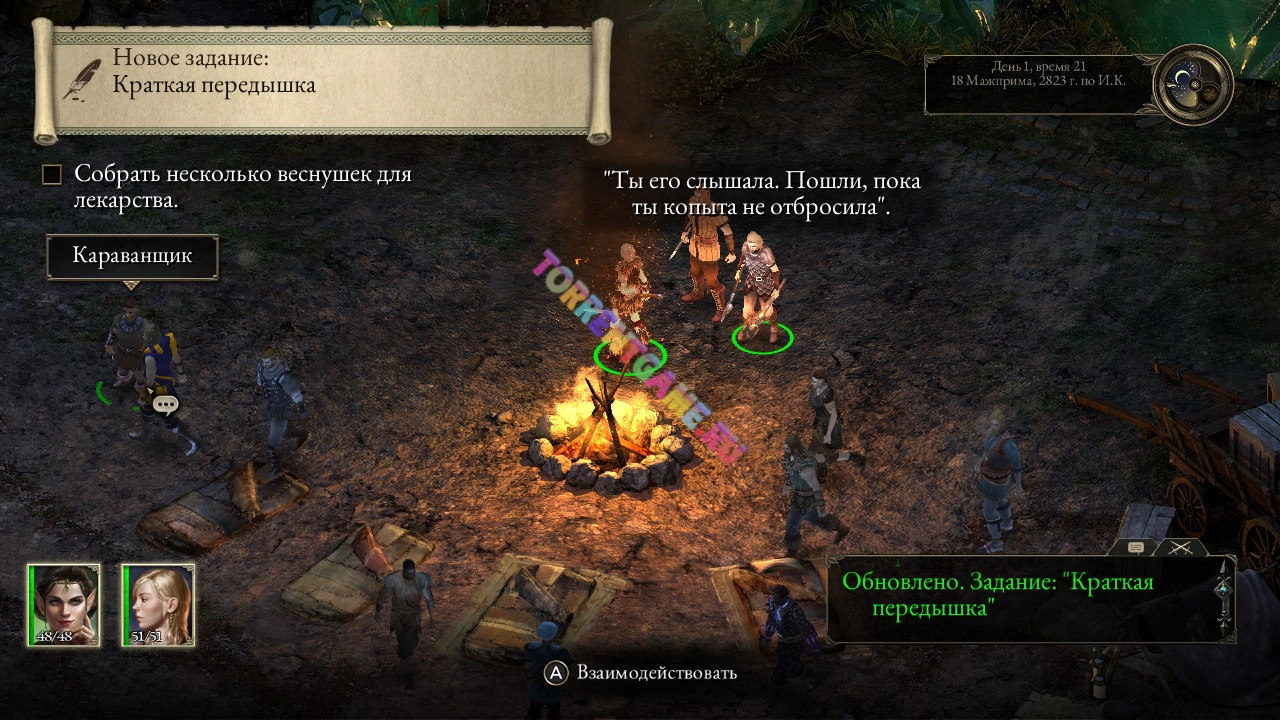This screenshot has width=1280, height=720.
Task: Click the Караванщик nameplate
Action: [x=131, y=256]
